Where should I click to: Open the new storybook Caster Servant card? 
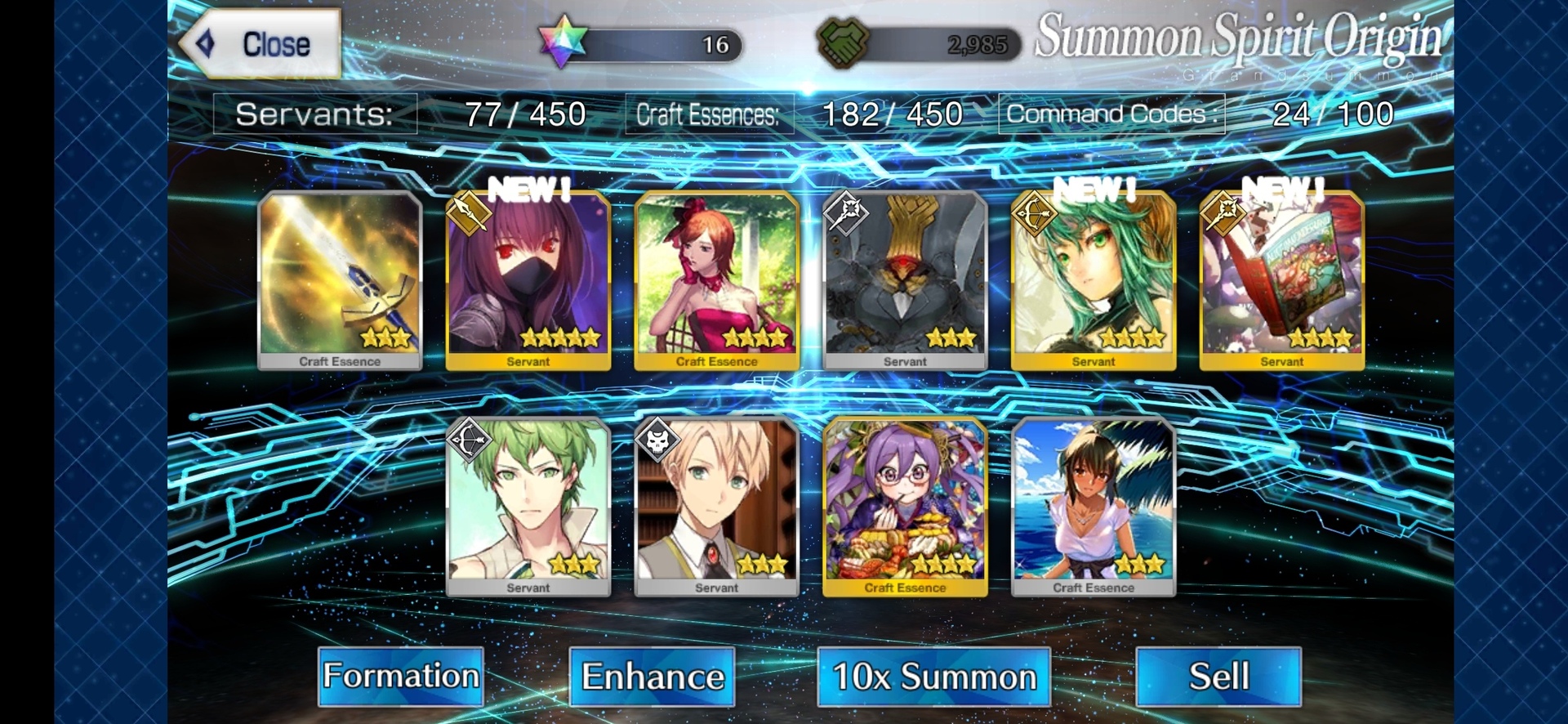coord(1281,279)
